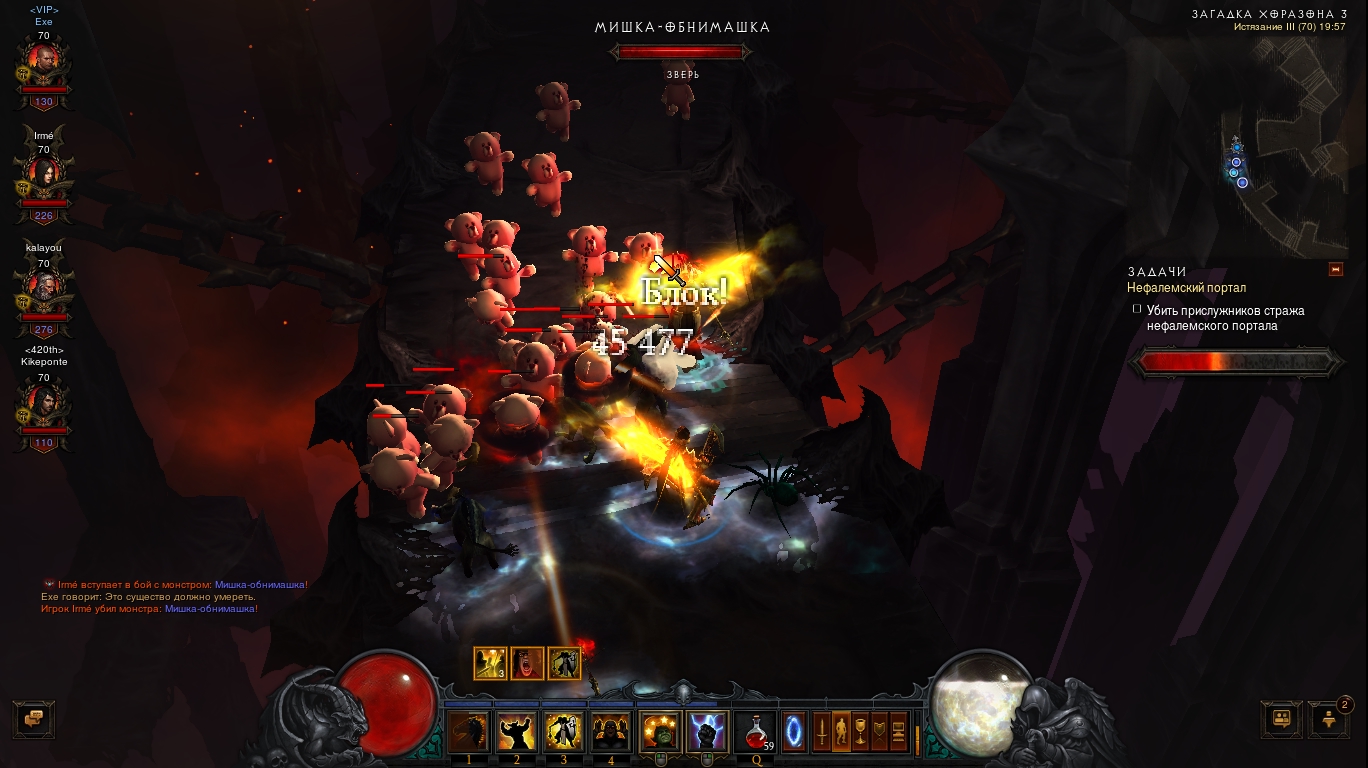Cast the knight-with-shield skill in slot 3
The width and height of the screenshot is (1368, 768).
tap(564, 732)
